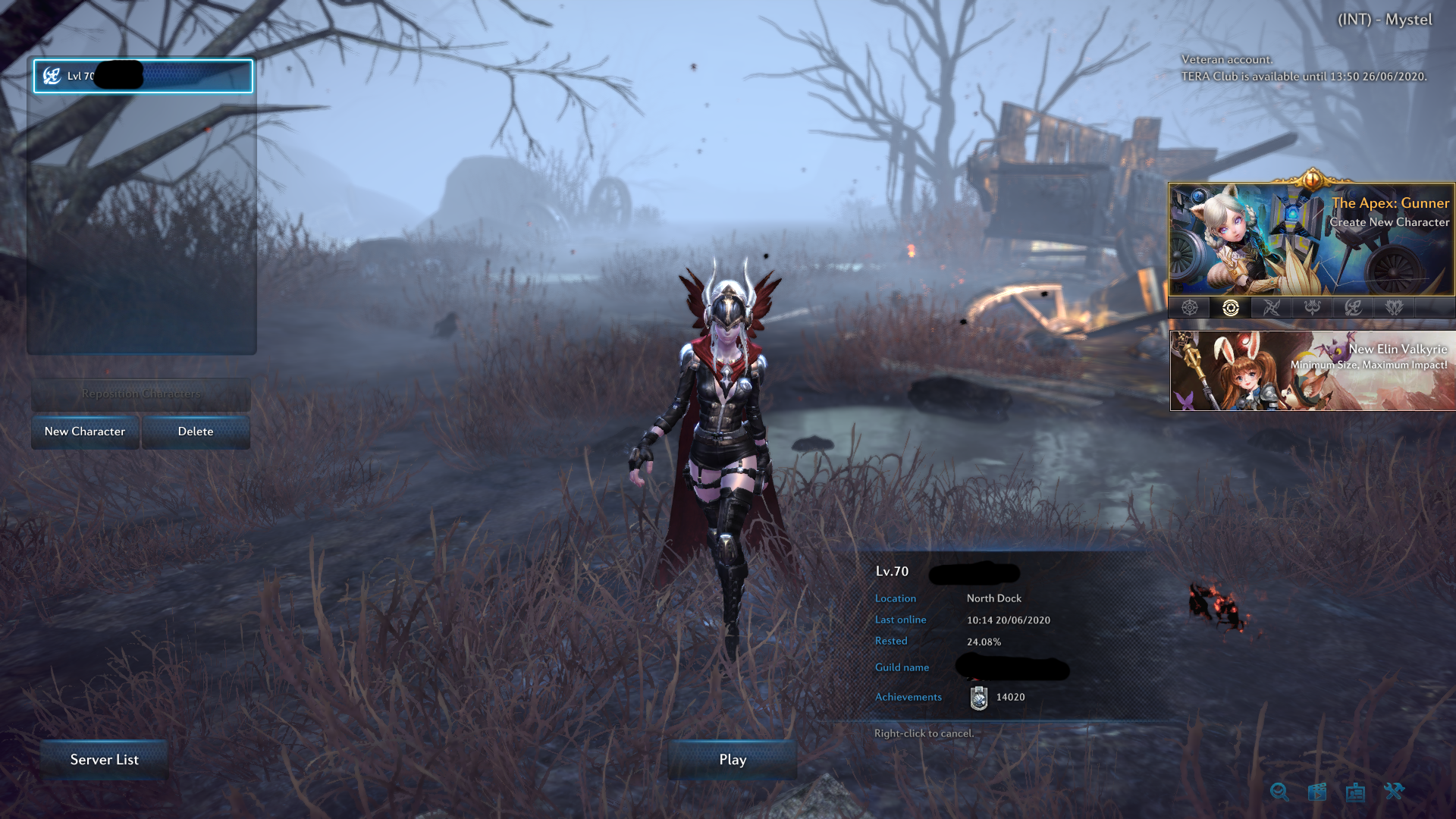The height and width of the screenshot is (819, 1456).
Task: Click Reposition Characters
Action: tap(141, 394)
